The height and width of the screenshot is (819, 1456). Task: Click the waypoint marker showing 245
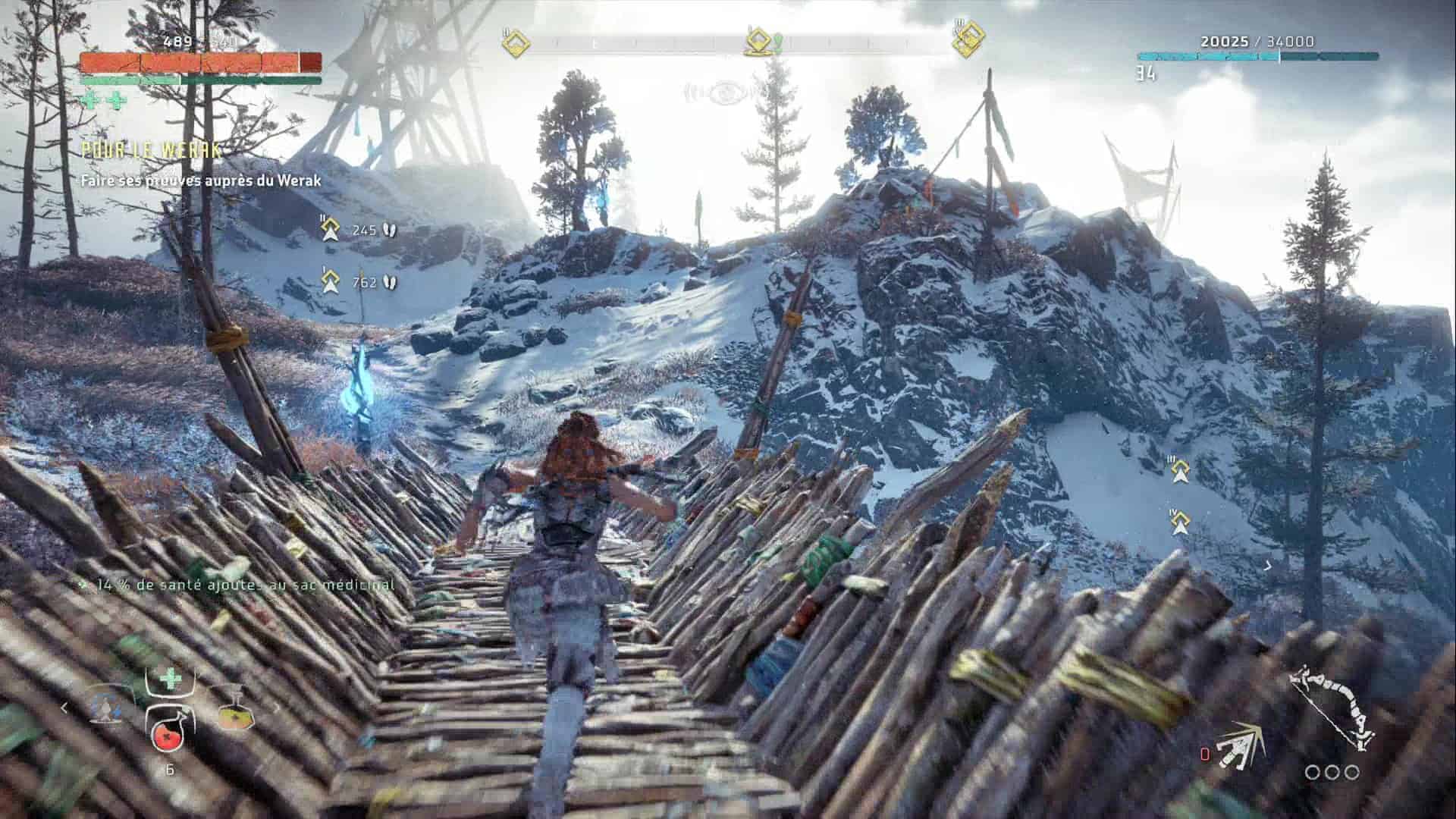click(330, 229)
